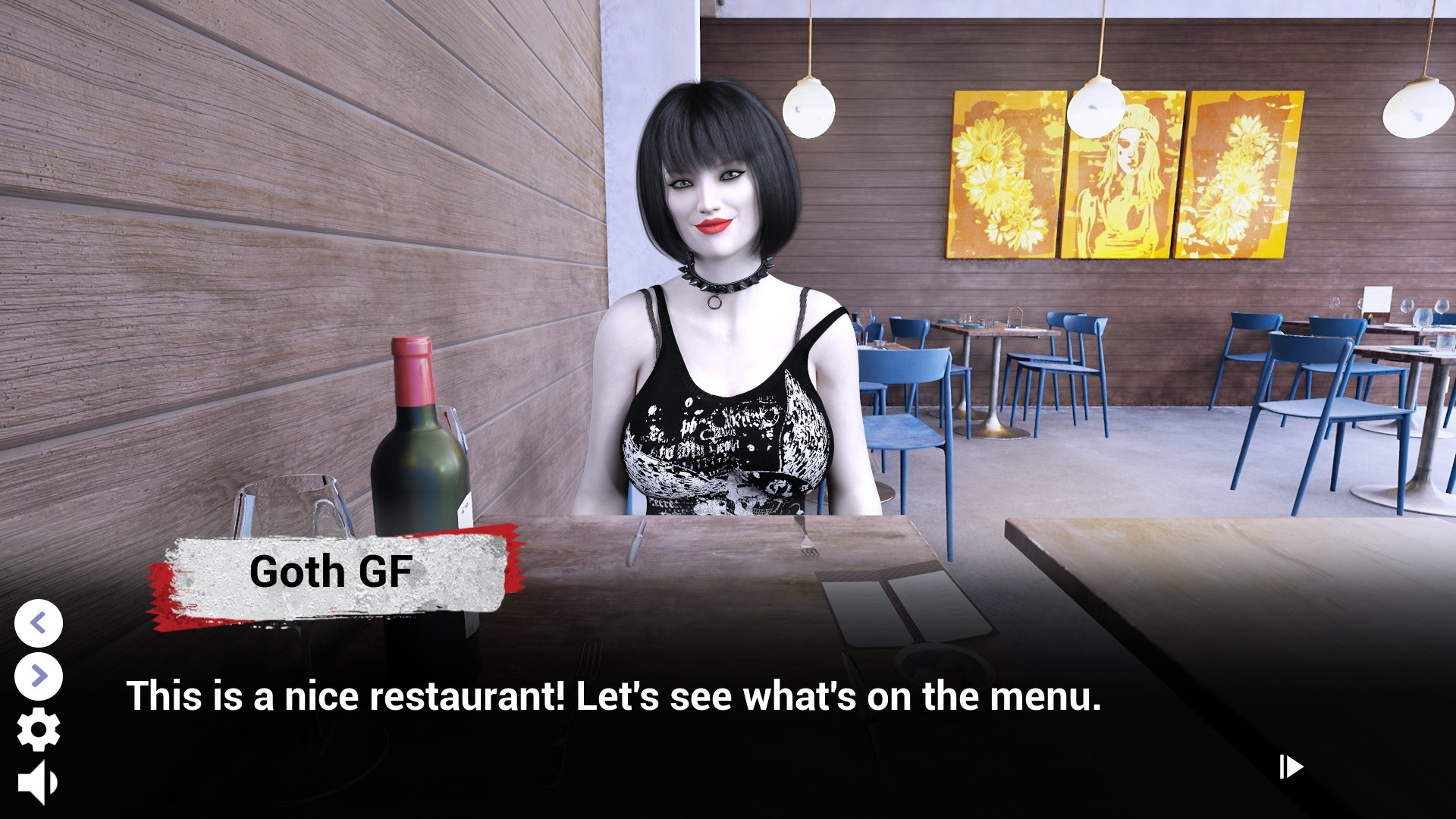This screenshot has width=1456, height=819.
Task: Toggle sound using the volume icon
Action: [x=38, y=780]
